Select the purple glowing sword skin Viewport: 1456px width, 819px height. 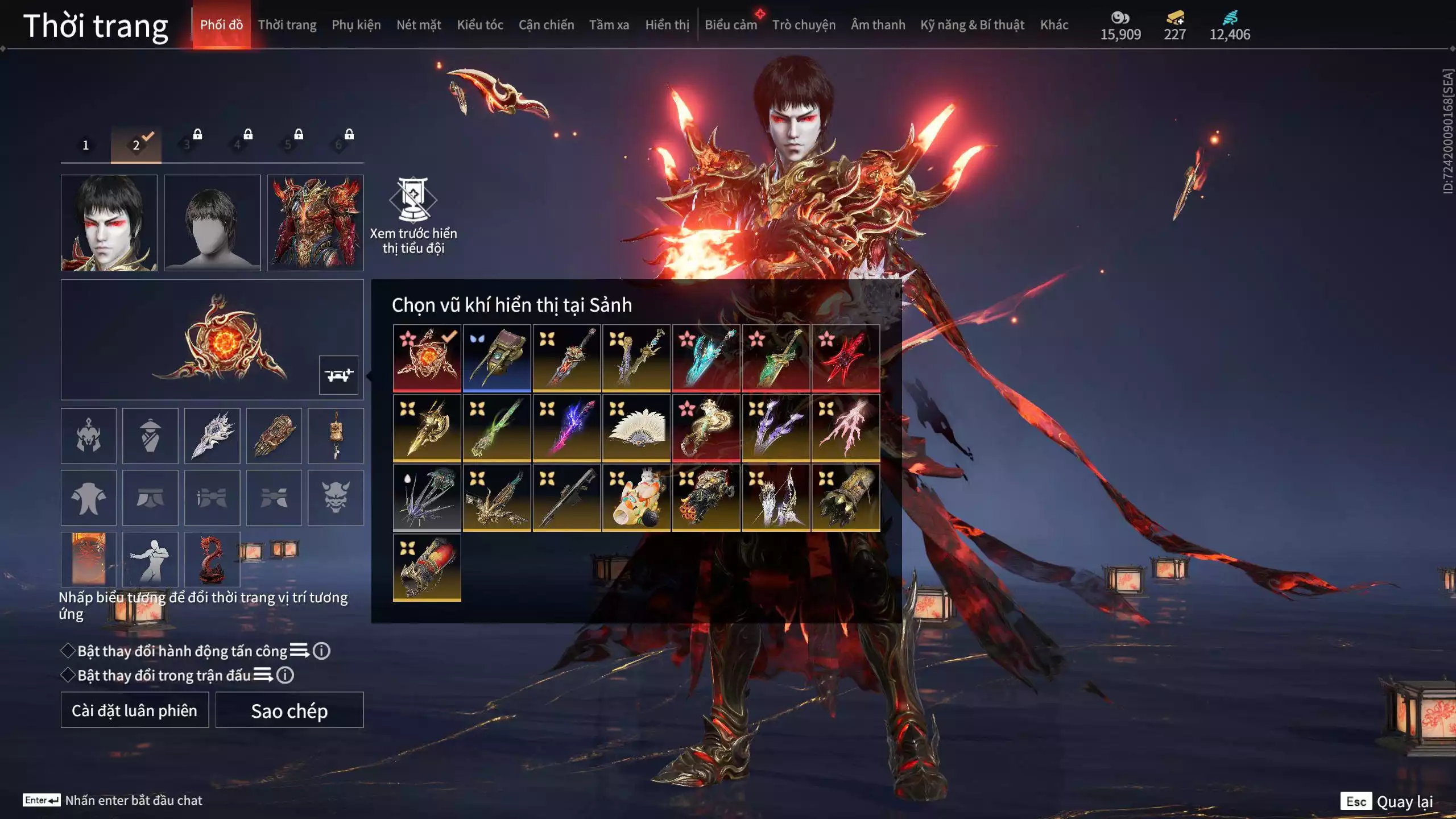click(x=566, y=428)
